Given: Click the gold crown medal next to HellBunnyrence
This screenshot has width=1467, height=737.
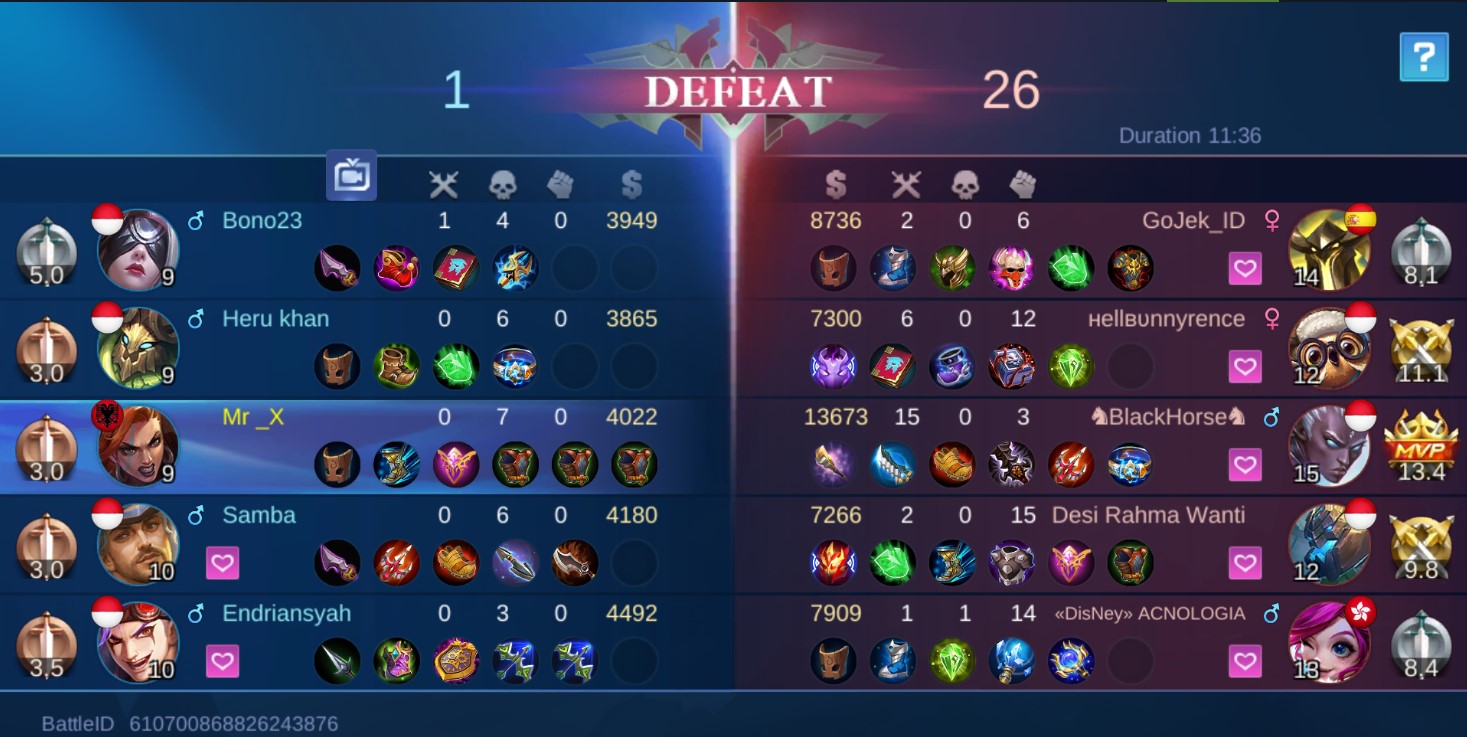Looking at the screenshot, I should coord(1420,347).
